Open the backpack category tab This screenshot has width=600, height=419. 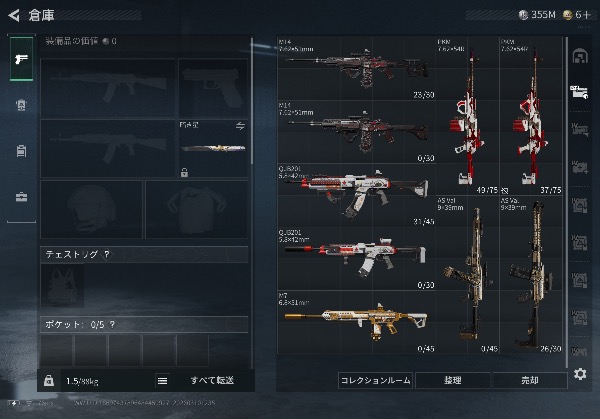tap(21, 151)
